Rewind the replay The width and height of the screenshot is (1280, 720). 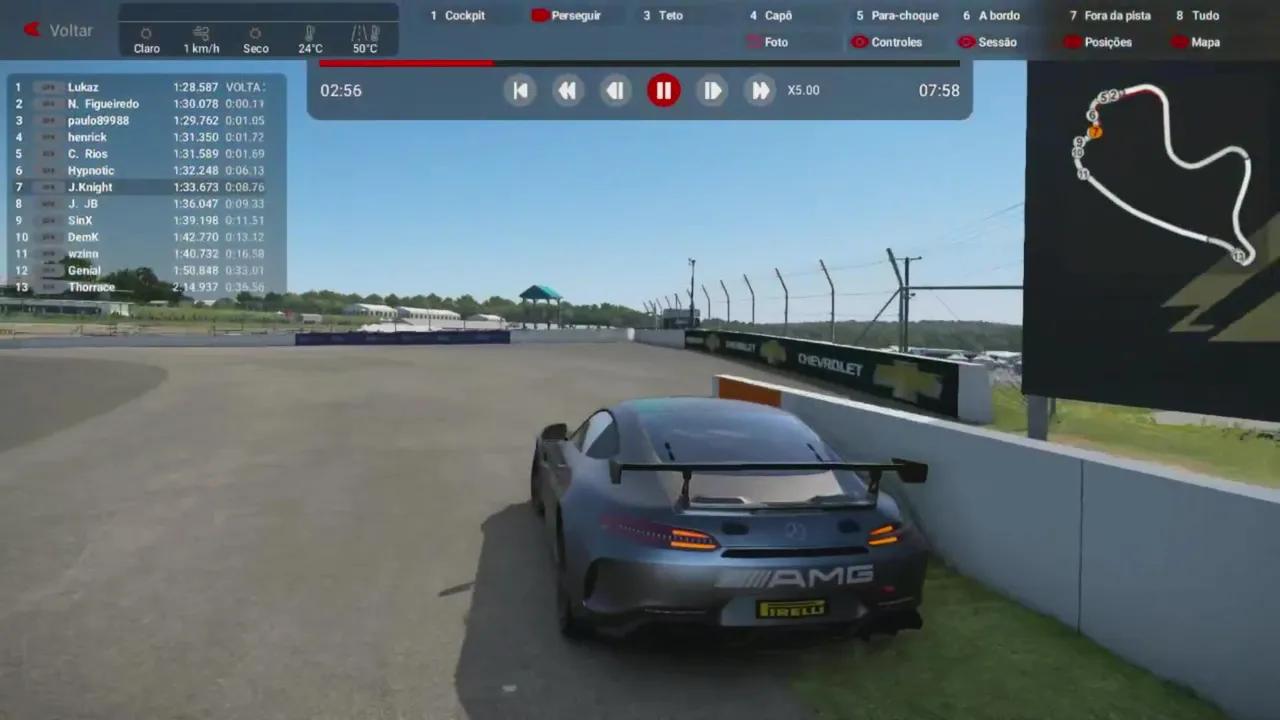click(x=567, y=91)
